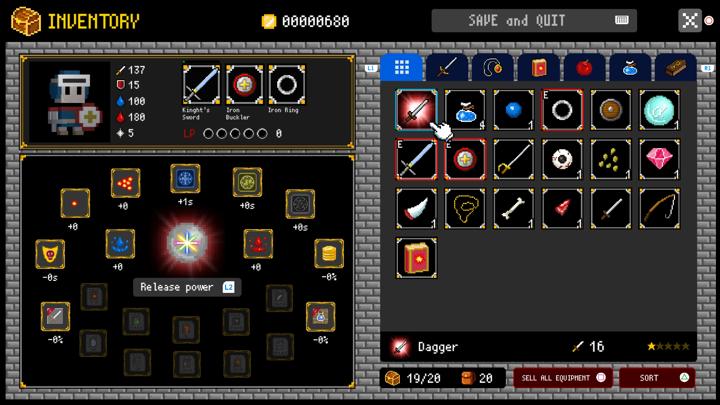The height and width of the screenshot is (405, 720).
Task: Select the white bone item
Action: coord(514,208)
